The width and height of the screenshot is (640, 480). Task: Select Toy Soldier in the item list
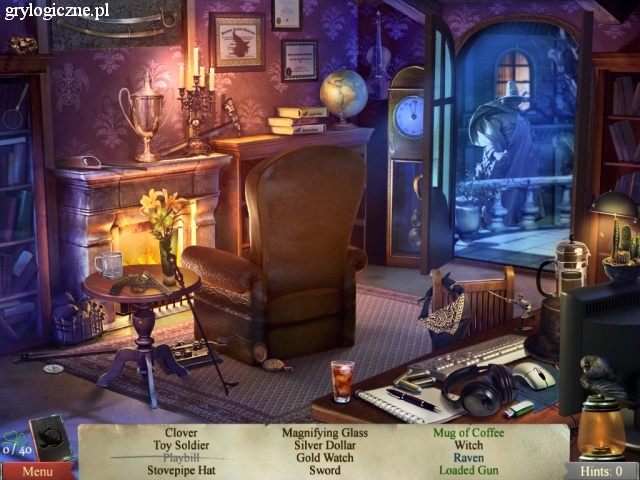[x=181, y=445]
